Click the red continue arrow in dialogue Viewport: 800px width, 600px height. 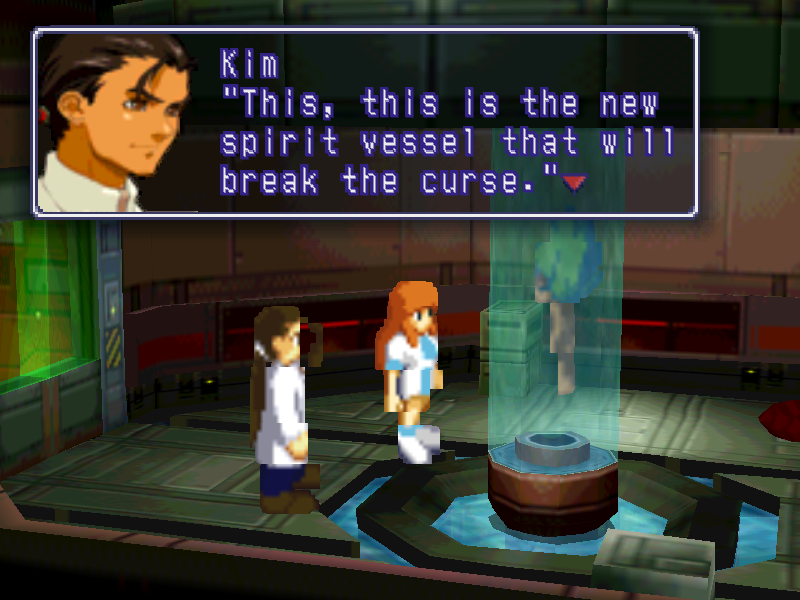tap(573, 183)
